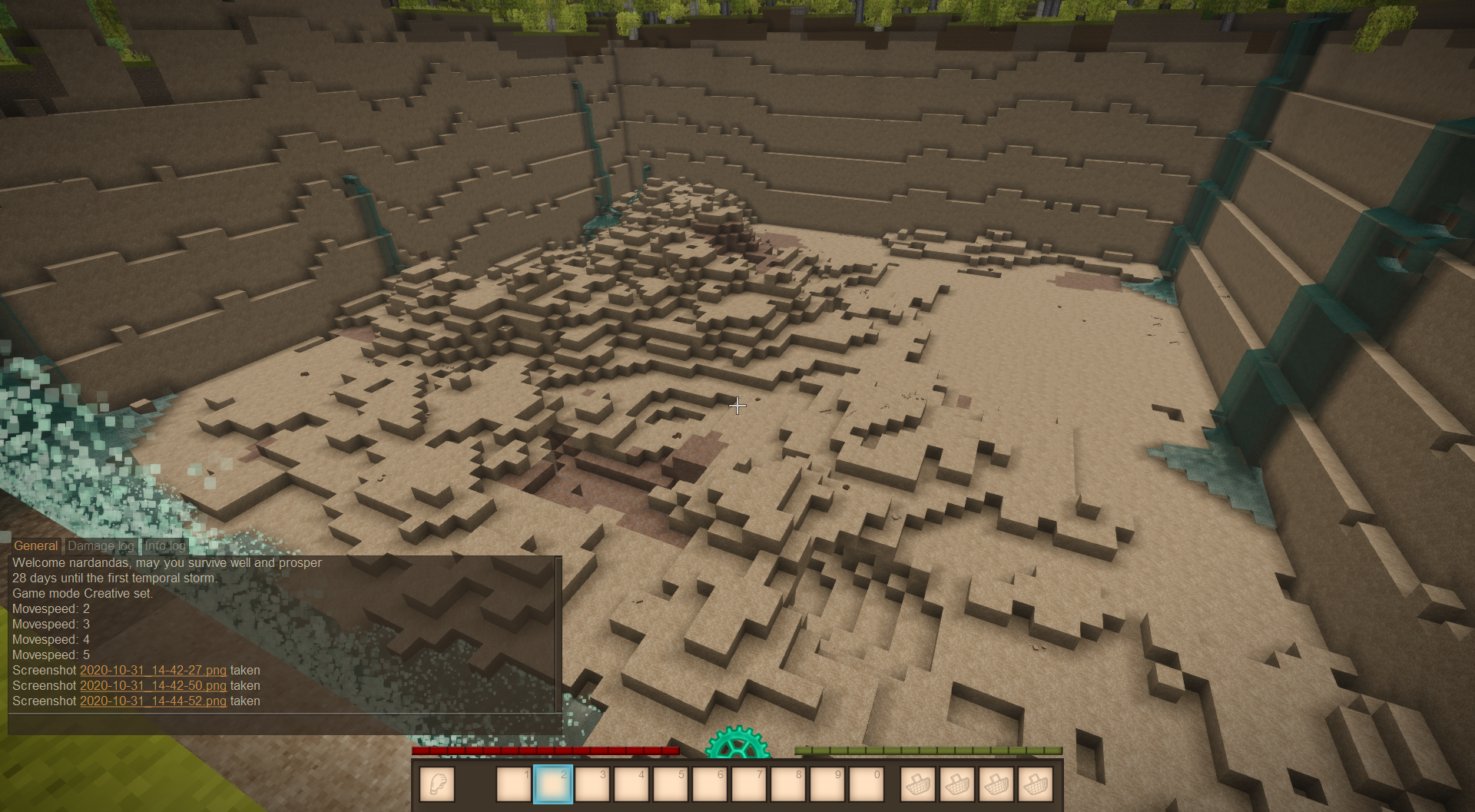Open screenshot link 2020-10-31_14-44-52.png
The width and height of the screenshot is (1475, 812).
coord(153,701)
